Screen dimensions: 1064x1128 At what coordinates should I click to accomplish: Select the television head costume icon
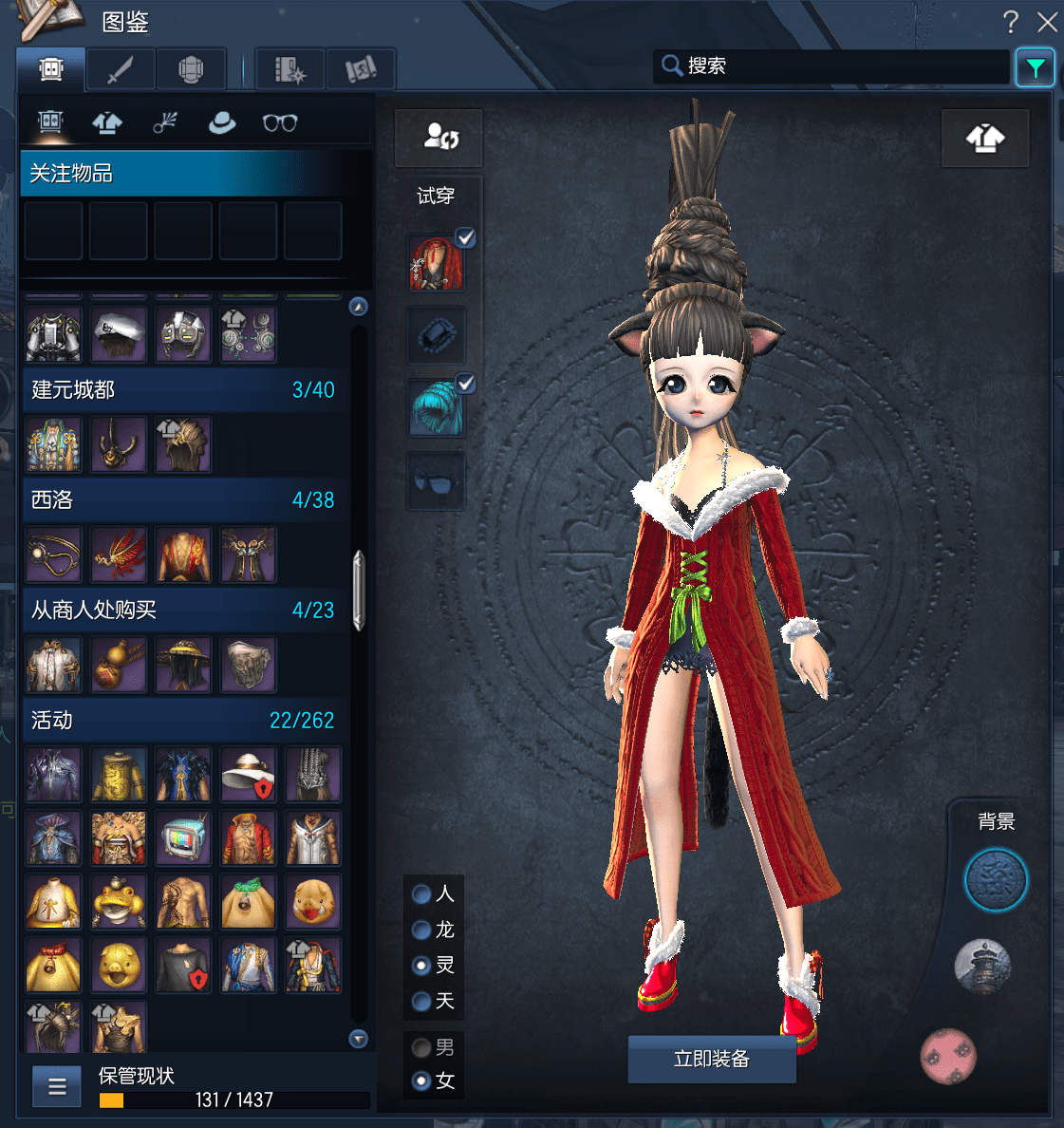coord(183,838)
